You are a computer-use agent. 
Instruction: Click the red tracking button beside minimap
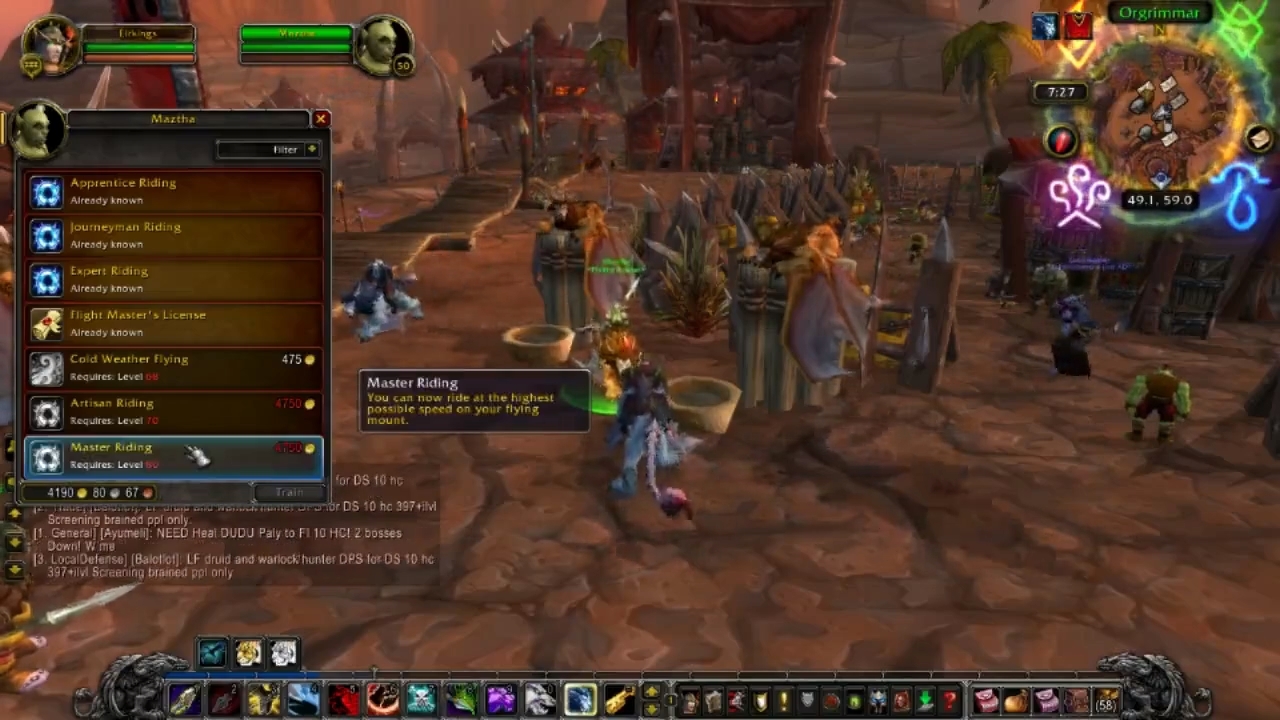tap(1062, 141)
